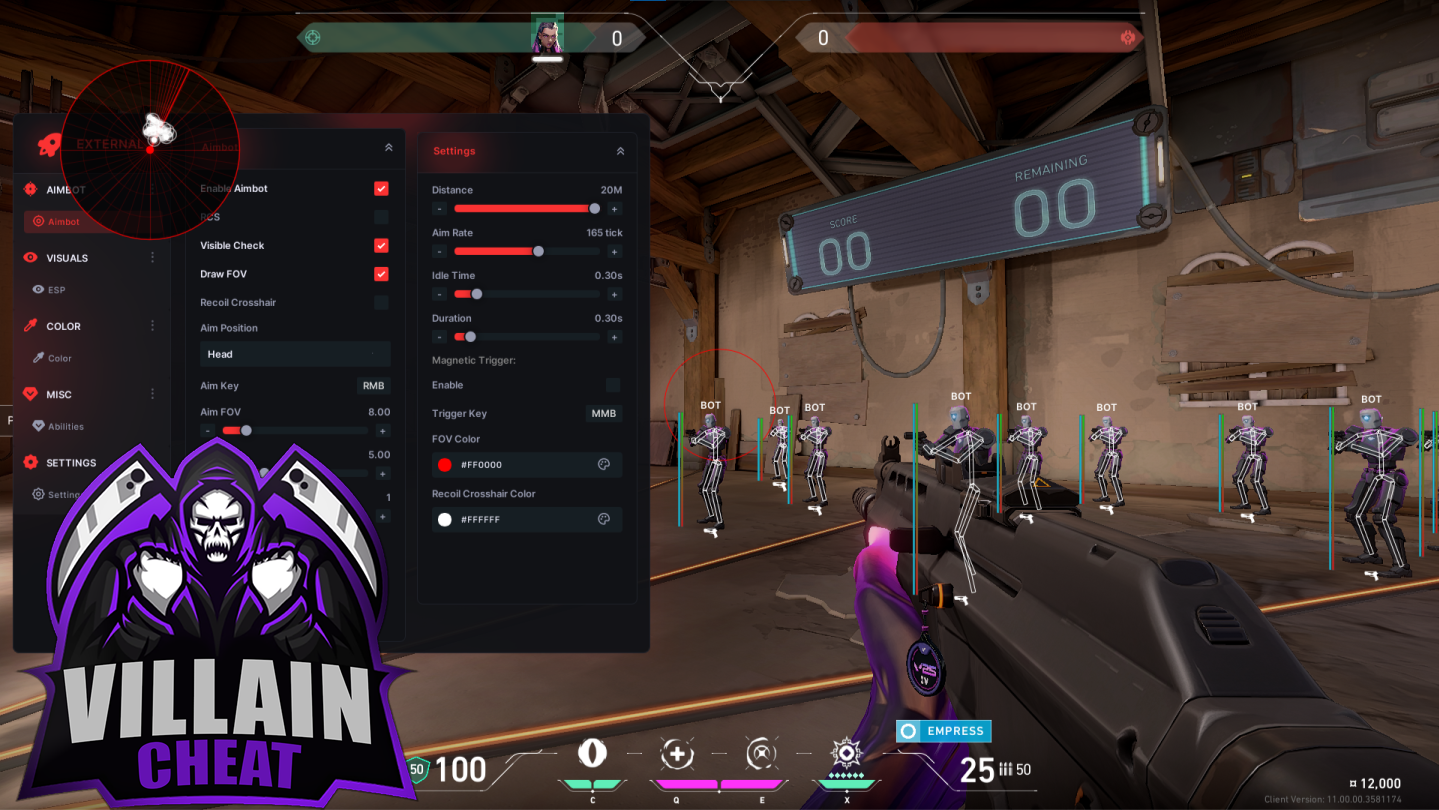The height and width of the screenshot is (810, 1439).
Task: Click the Distance slider handle
Action: (x=595, y=209)
